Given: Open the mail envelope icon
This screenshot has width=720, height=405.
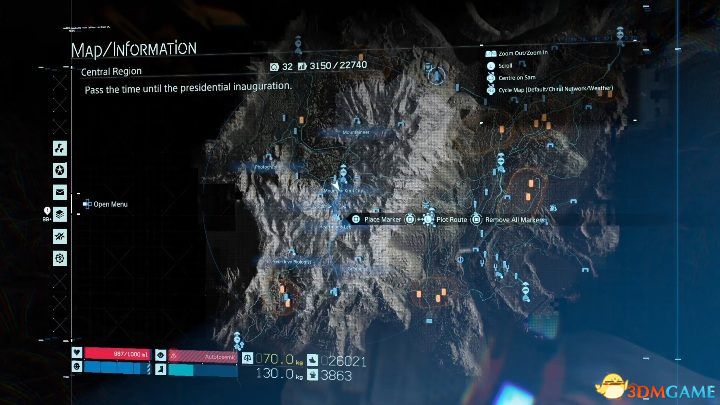Looking at the screenshot, I should point(60,191).
